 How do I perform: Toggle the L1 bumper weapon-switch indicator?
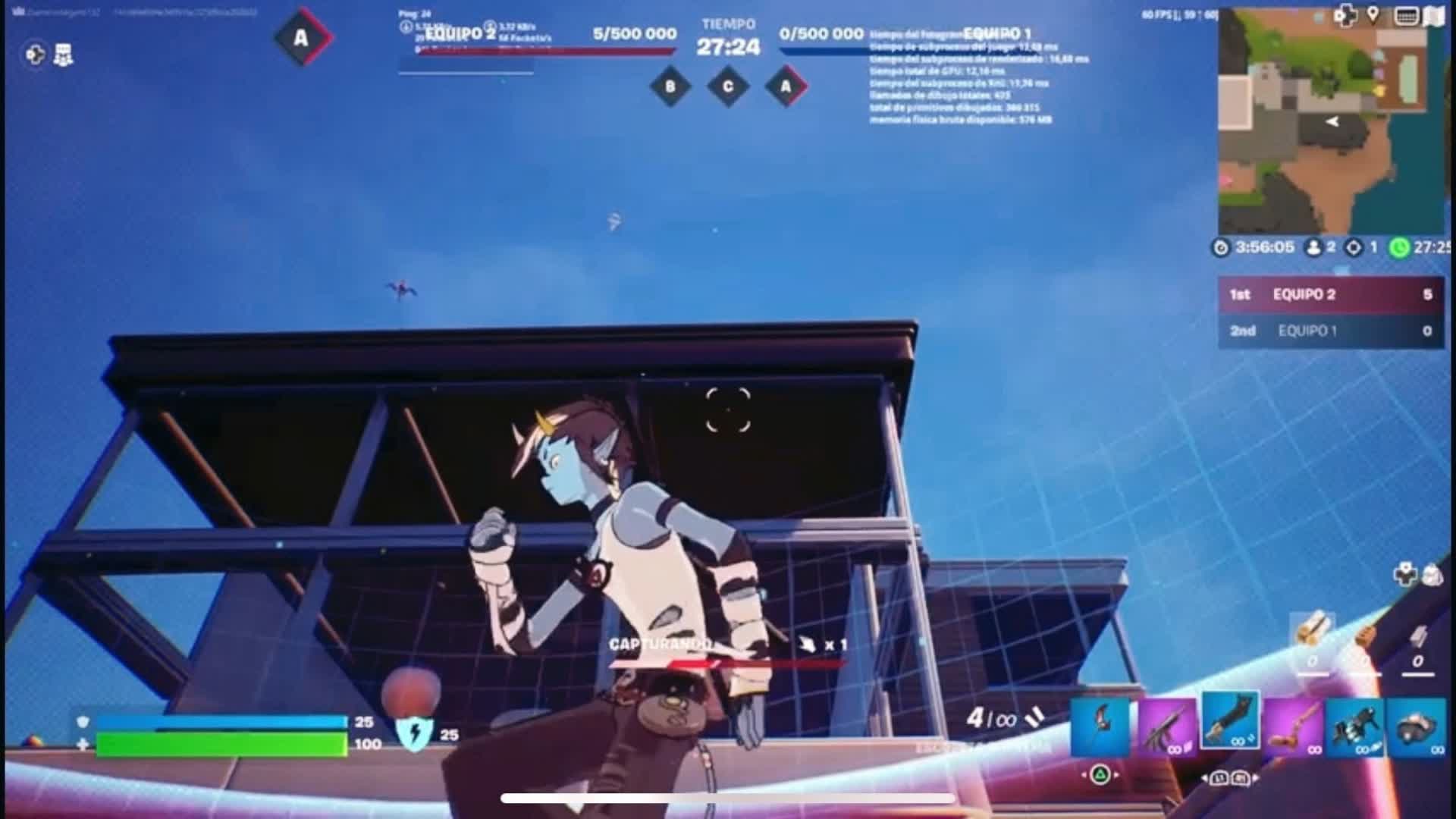(x=1219, y=778)
